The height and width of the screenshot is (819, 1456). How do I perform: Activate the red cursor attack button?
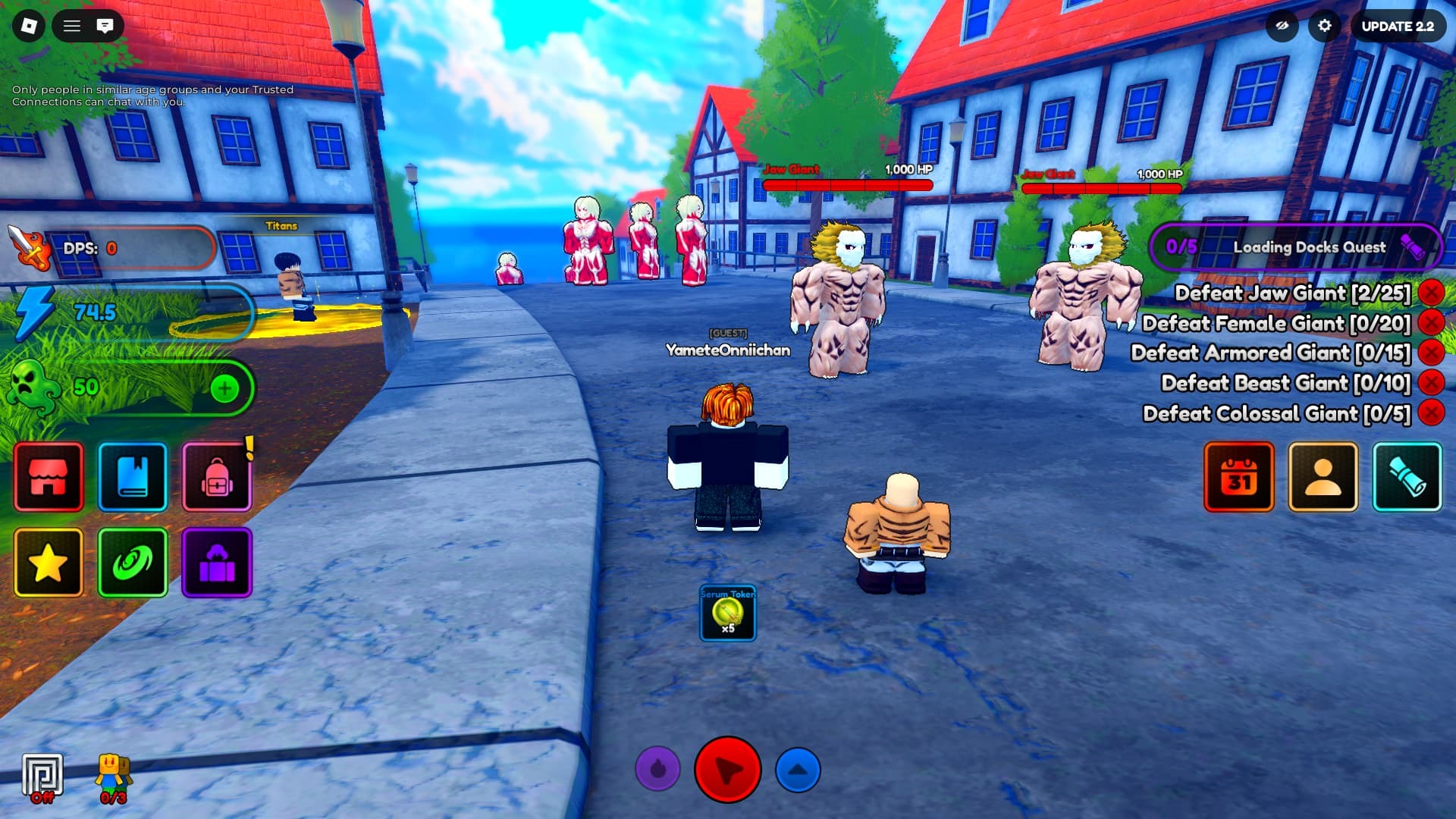coord(728,770)
